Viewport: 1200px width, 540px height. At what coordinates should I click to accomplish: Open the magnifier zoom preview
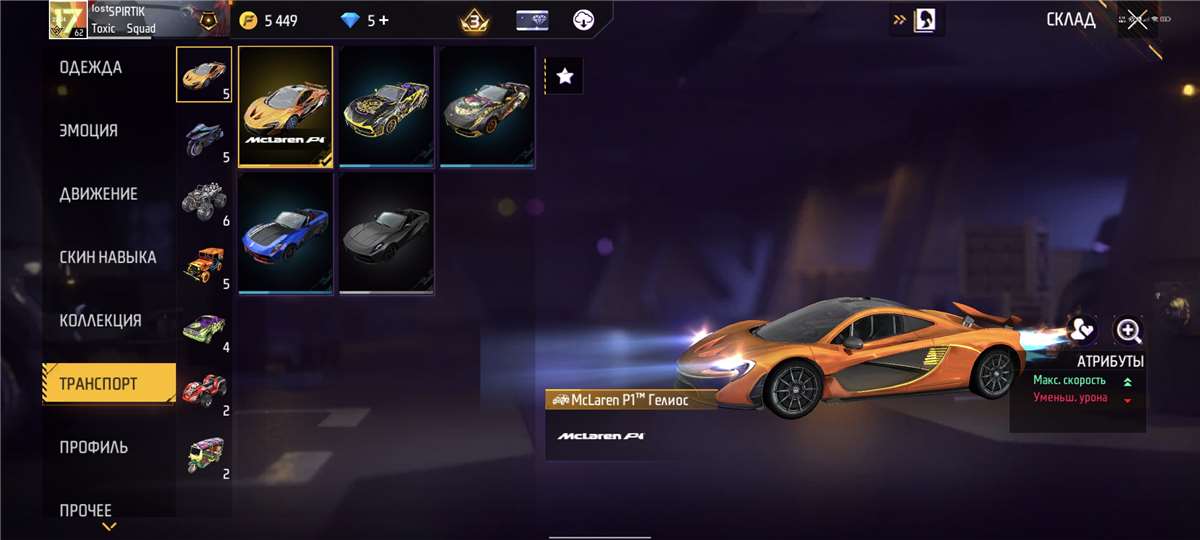point(1128,330)
